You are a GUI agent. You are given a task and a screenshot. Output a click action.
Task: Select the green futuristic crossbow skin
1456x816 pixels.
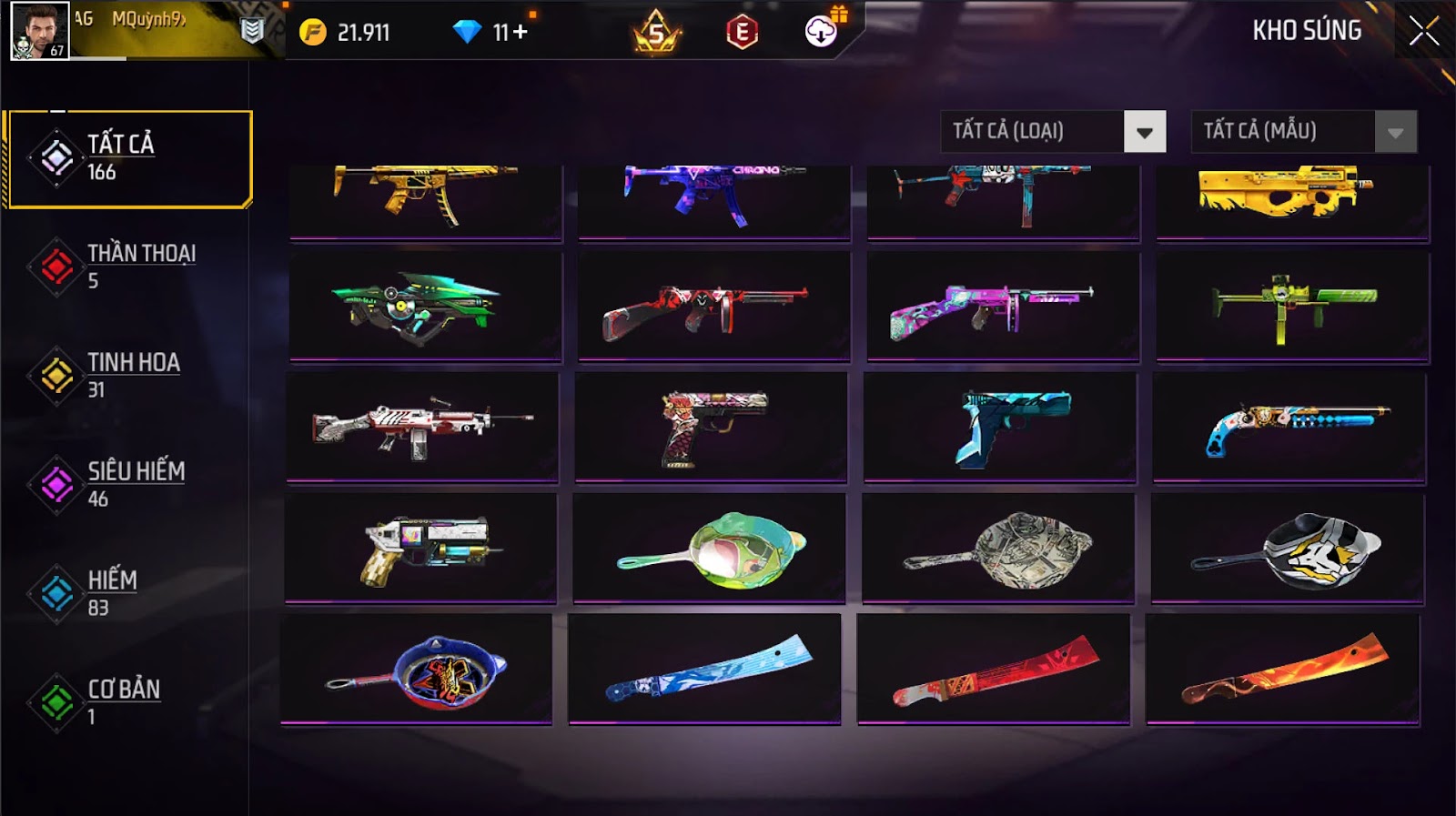(425, 307)
